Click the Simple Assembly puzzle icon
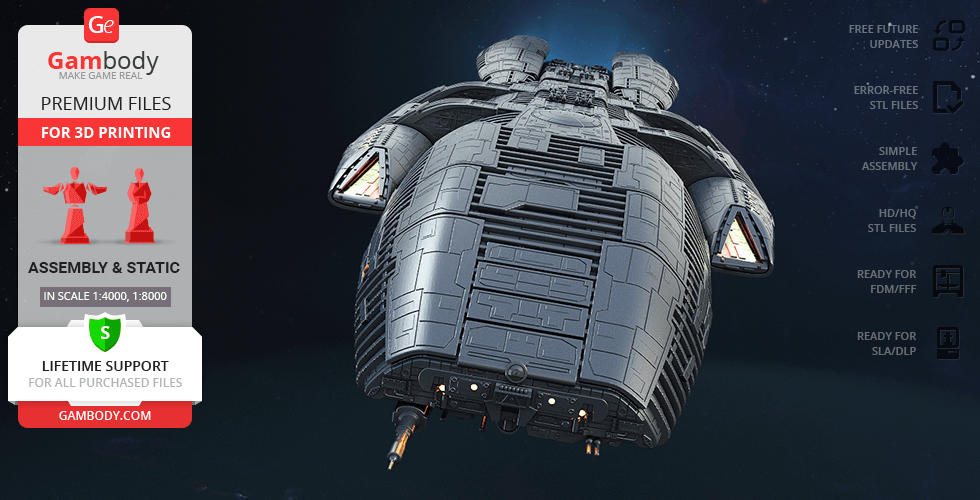The width and height of the screenshot is (980, 500). coord(947,158)
